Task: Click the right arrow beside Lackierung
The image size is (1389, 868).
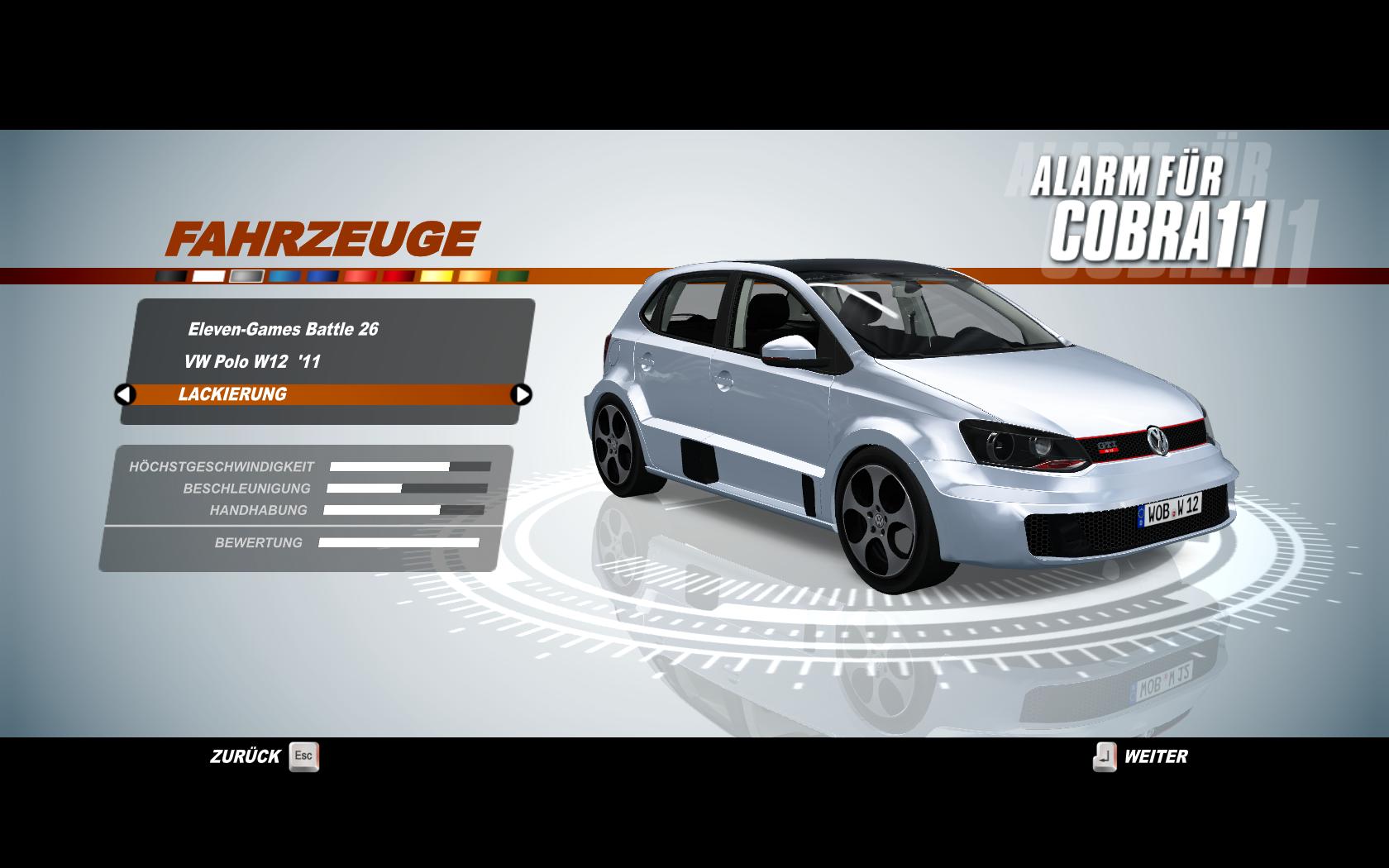Action: point(522,394)
